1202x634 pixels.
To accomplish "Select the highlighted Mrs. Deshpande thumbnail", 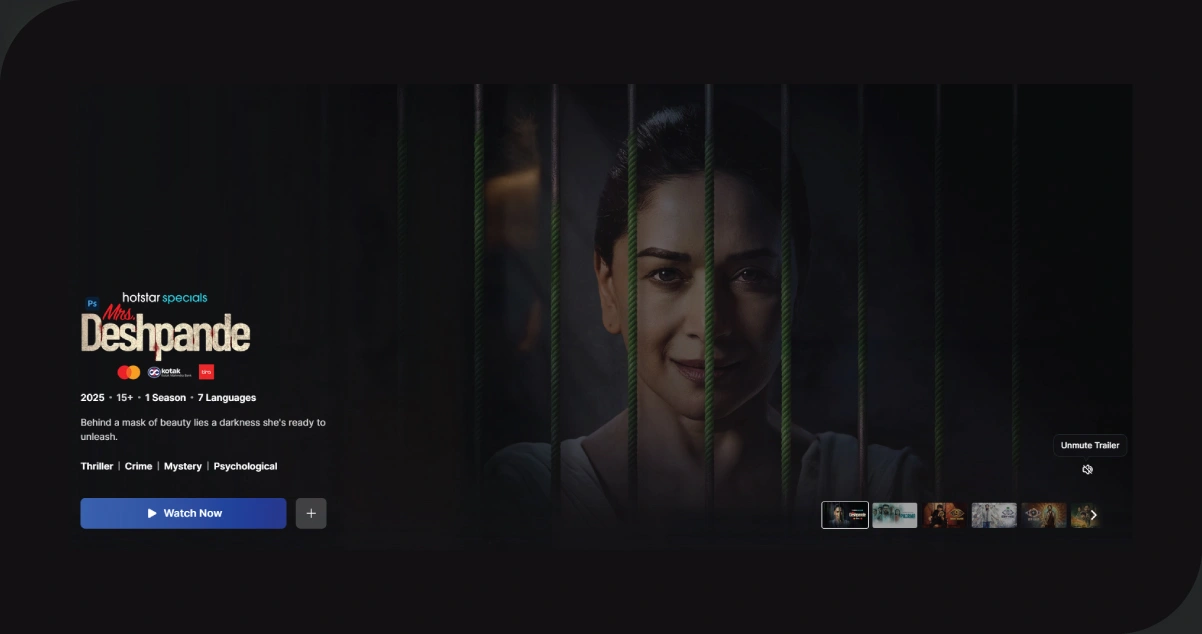I will coord(845,515).
